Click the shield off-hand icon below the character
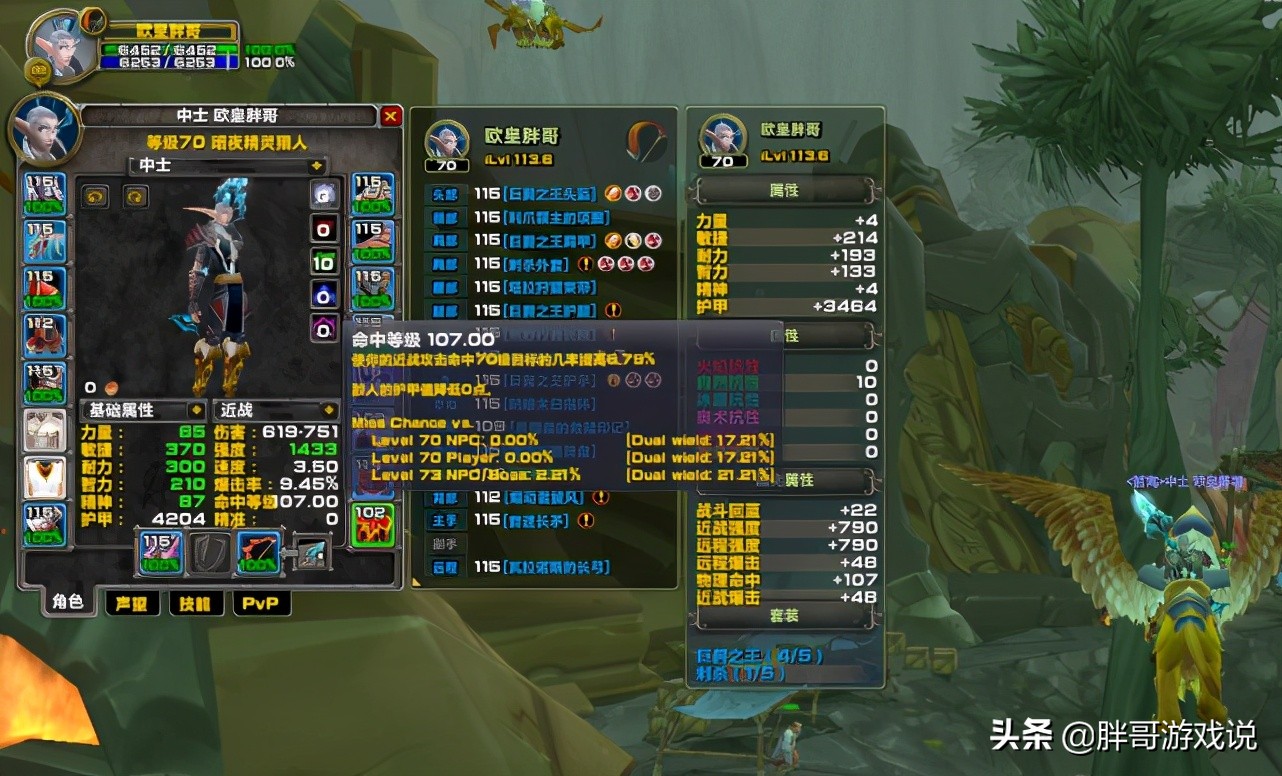The width and height of the screenshot is (1282, 776). point(210,553)
